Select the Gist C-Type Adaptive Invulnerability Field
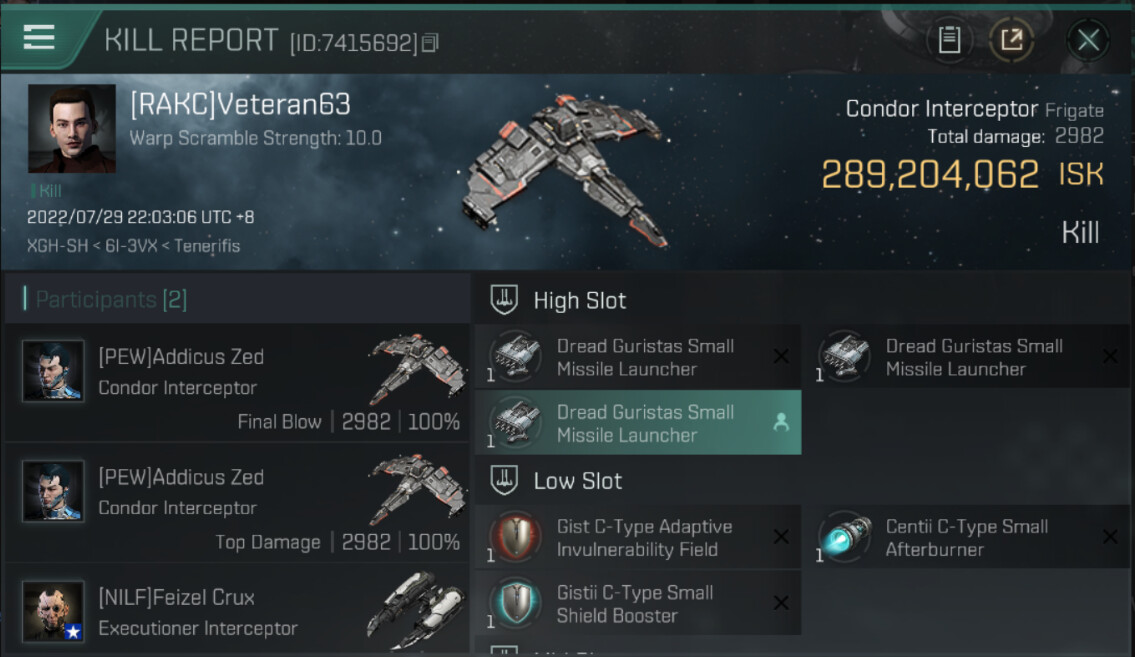This screenshot has width=1135, height=657. click(x=637, y=538)
